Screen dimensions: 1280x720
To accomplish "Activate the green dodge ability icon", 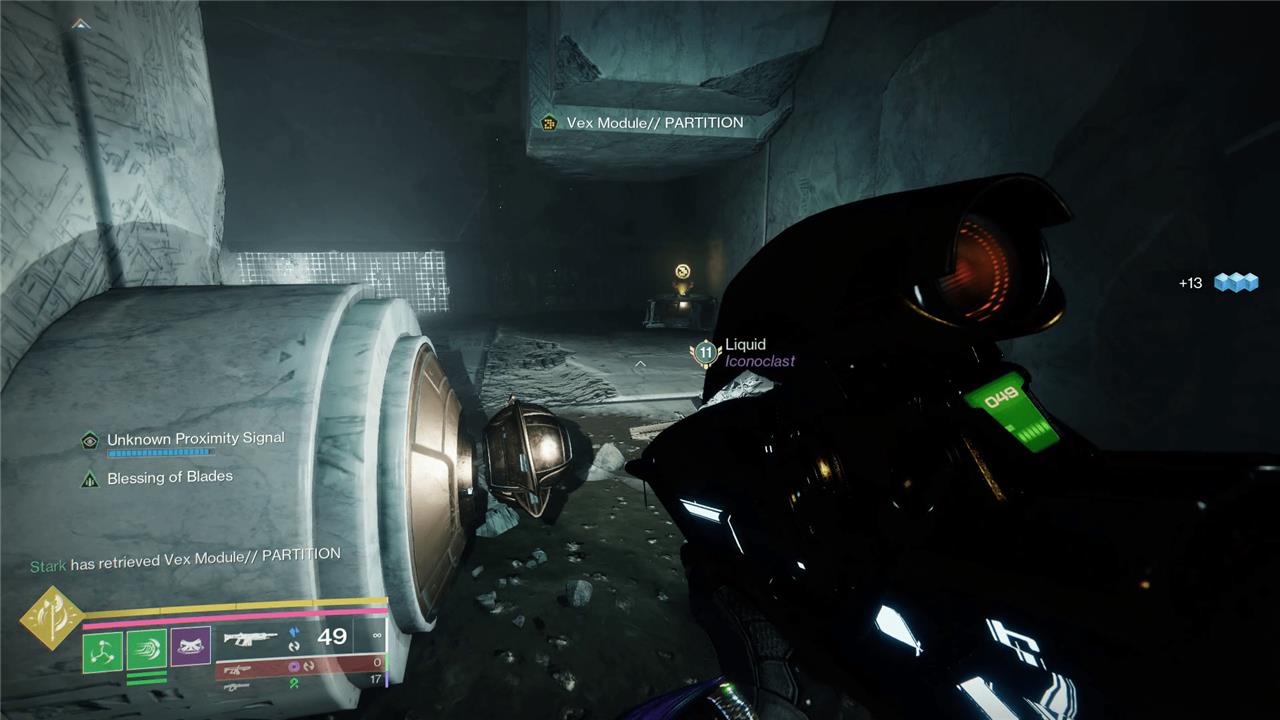I will pos(146,651).
